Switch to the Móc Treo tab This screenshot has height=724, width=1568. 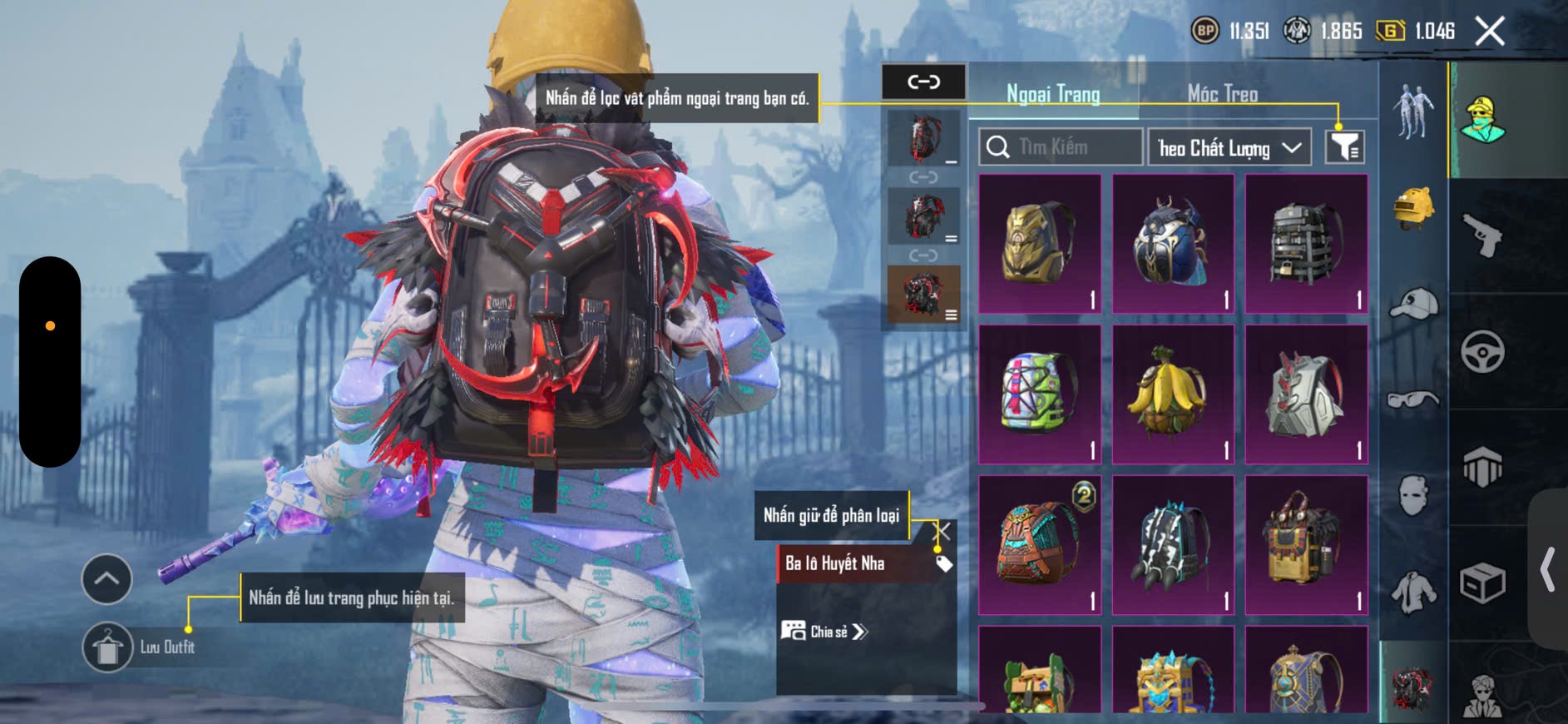(1222, 94)
